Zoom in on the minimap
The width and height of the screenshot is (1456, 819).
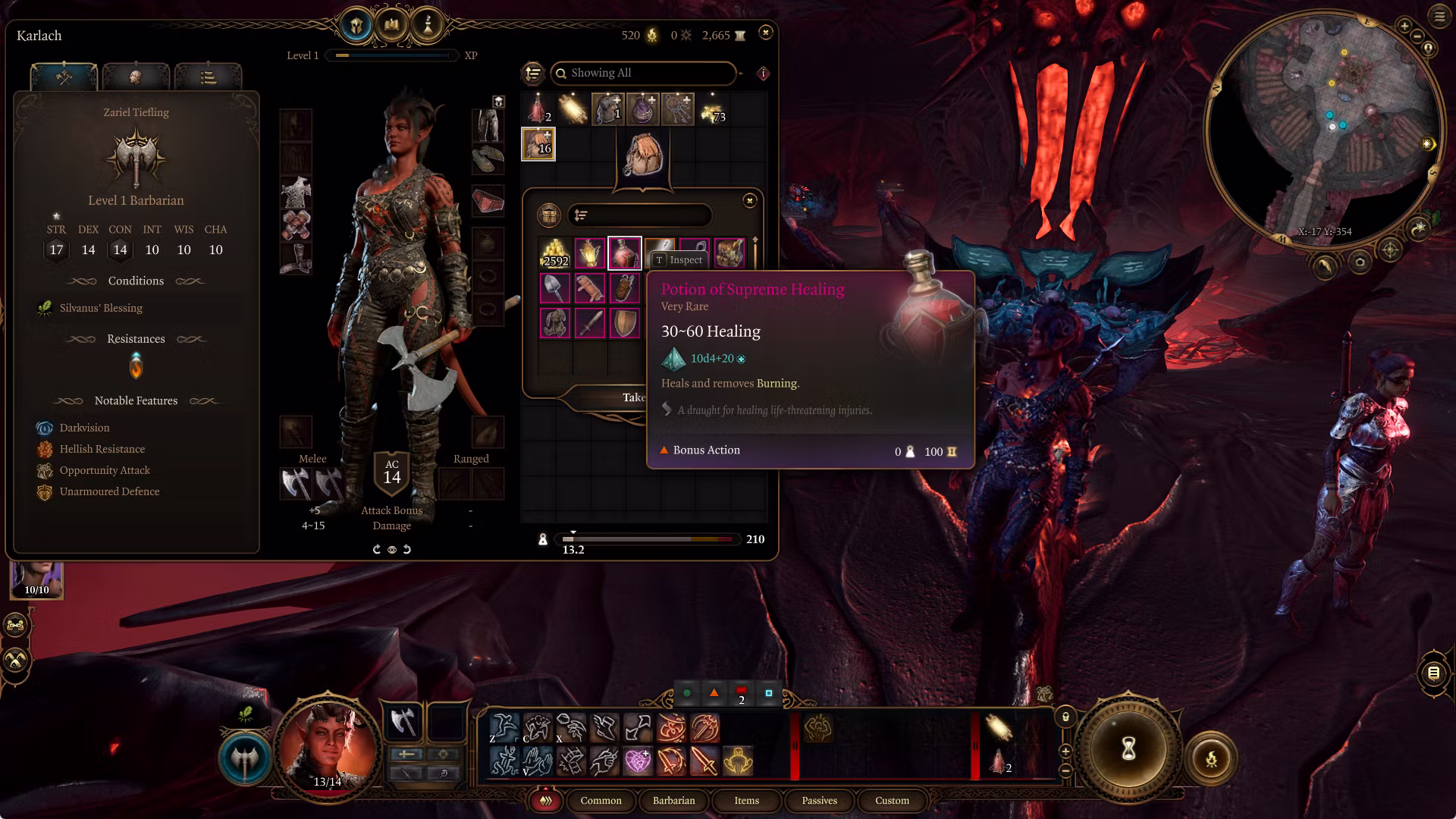[1404, 27]
